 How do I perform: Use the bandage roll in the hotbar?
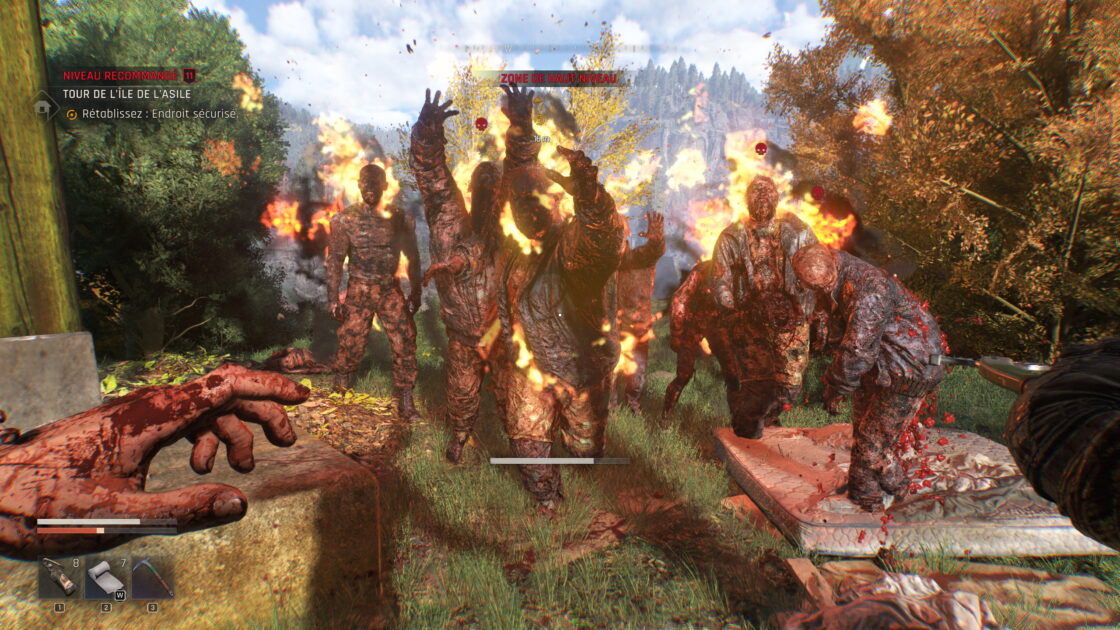click(x=106, y=577)
